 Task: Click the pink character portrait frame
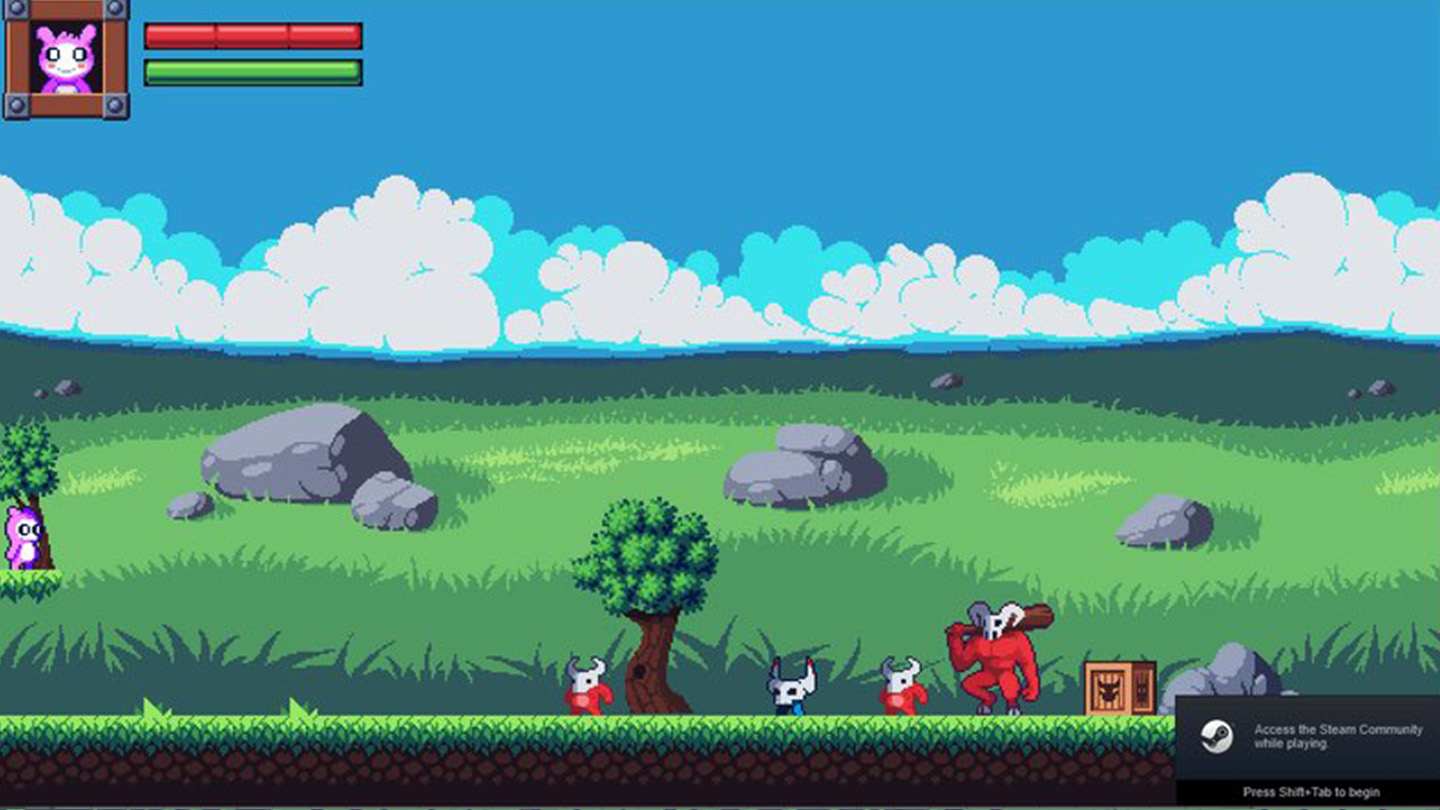[66, 59]
